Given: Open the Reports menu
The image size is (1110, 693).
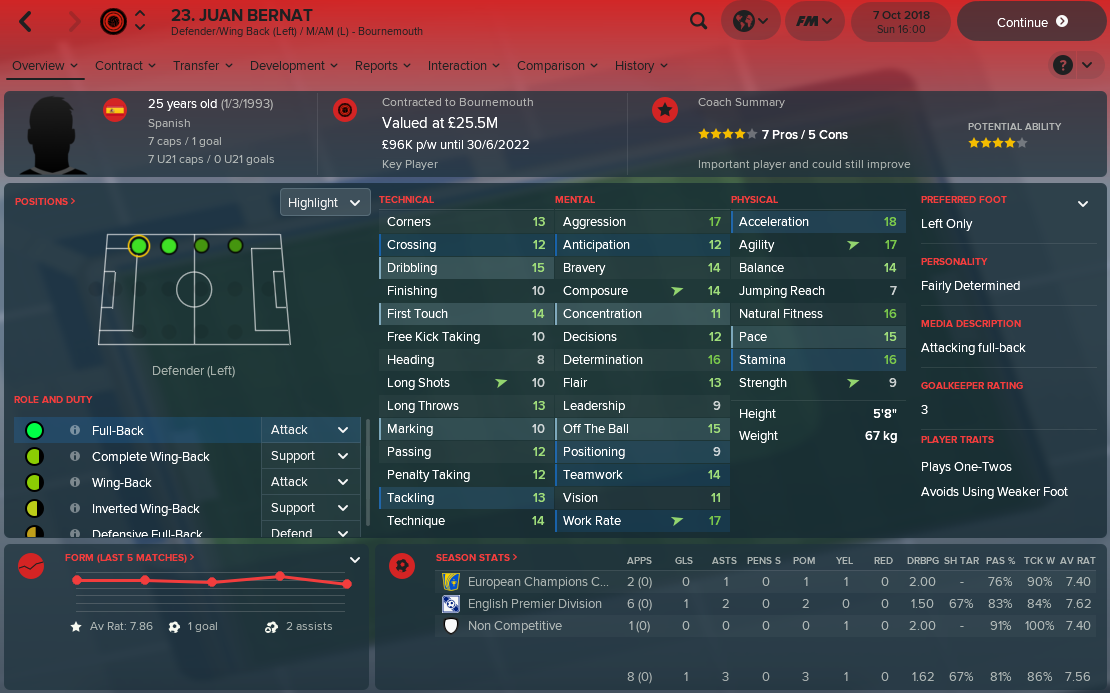Looking at the screenshot, I should coord(383,66).
